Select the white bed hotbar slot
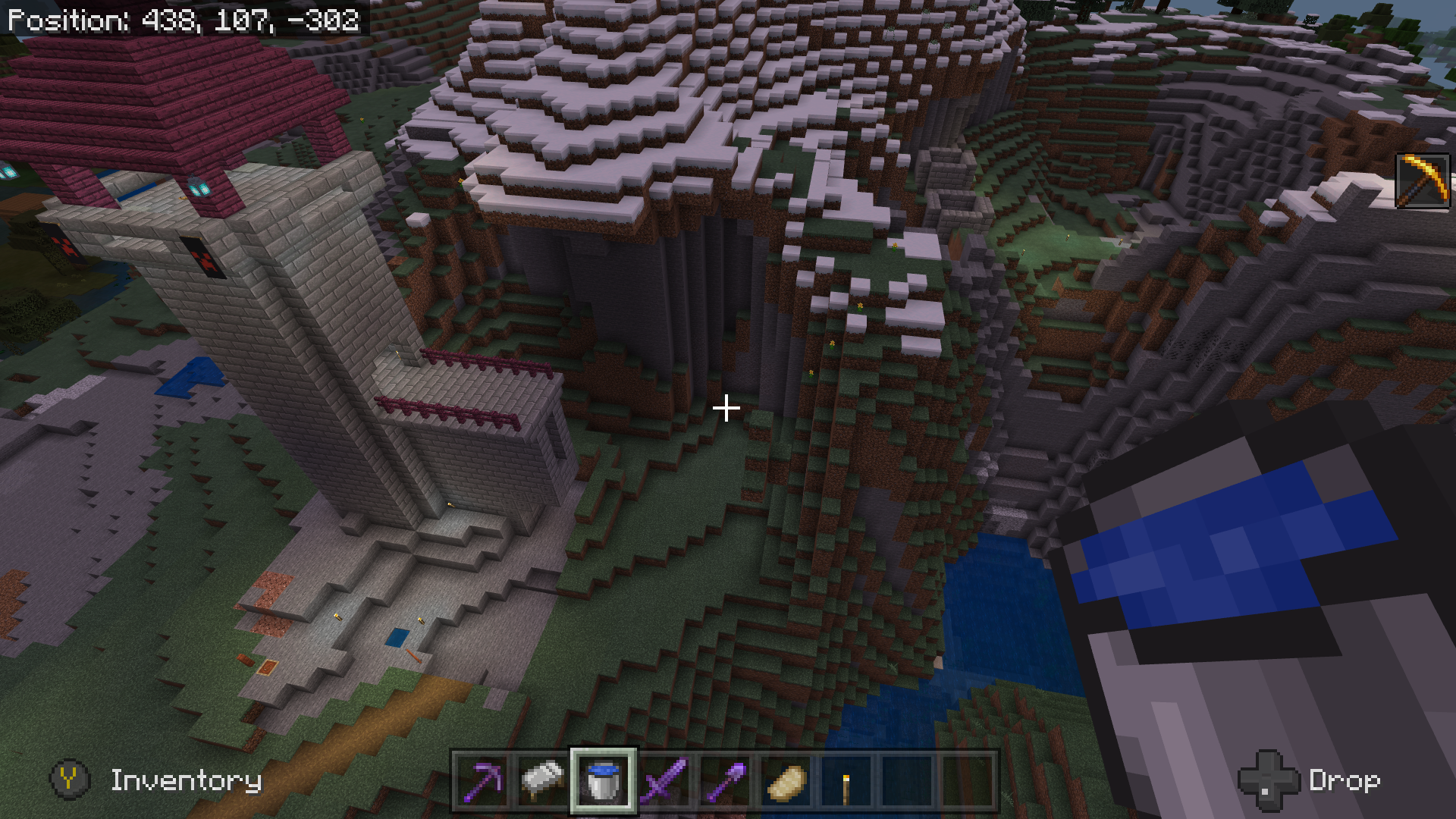The height and width of the screenshot is (819, 1456). point(543,780)
